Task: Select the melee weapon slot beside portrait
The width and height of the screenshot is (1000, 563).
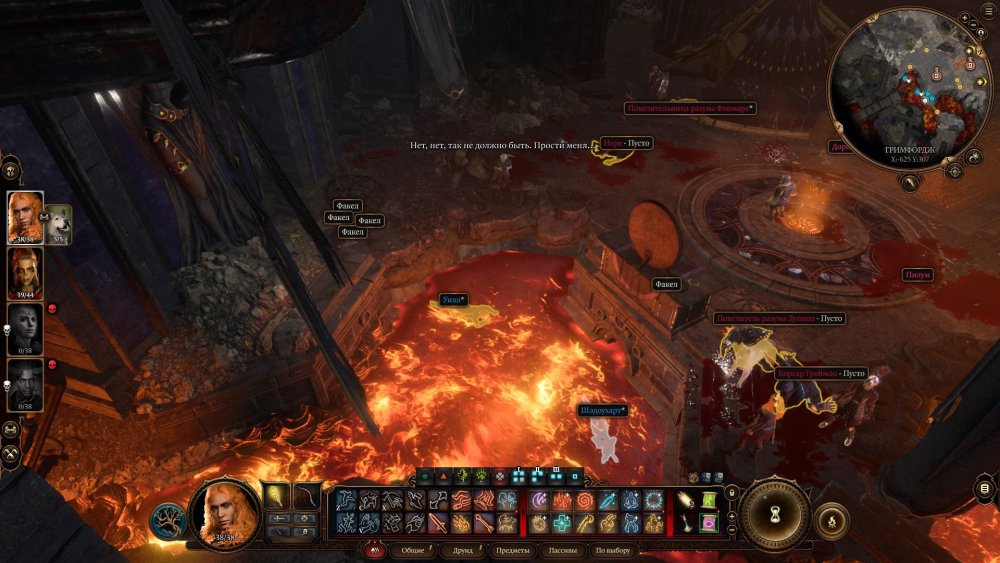Action: pyautogui.click(x=278, y=497)
